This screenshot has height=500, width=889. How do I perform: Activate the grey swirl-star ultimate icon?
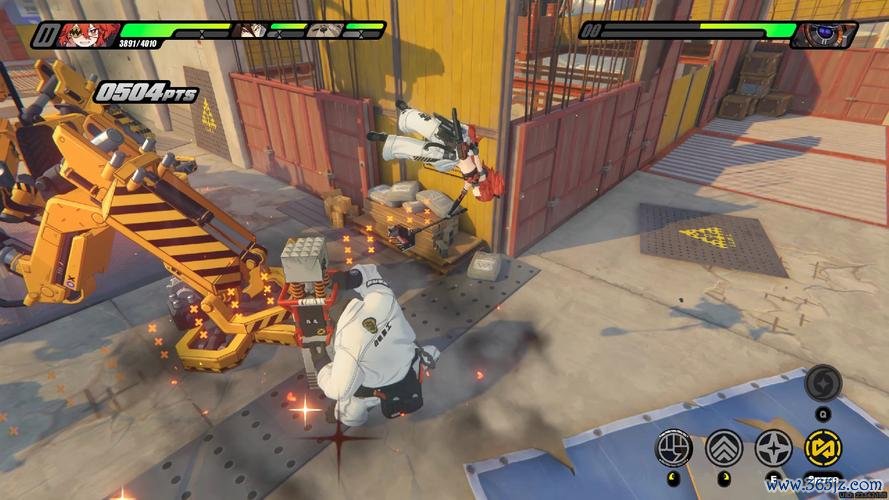(x=823, y=382)
